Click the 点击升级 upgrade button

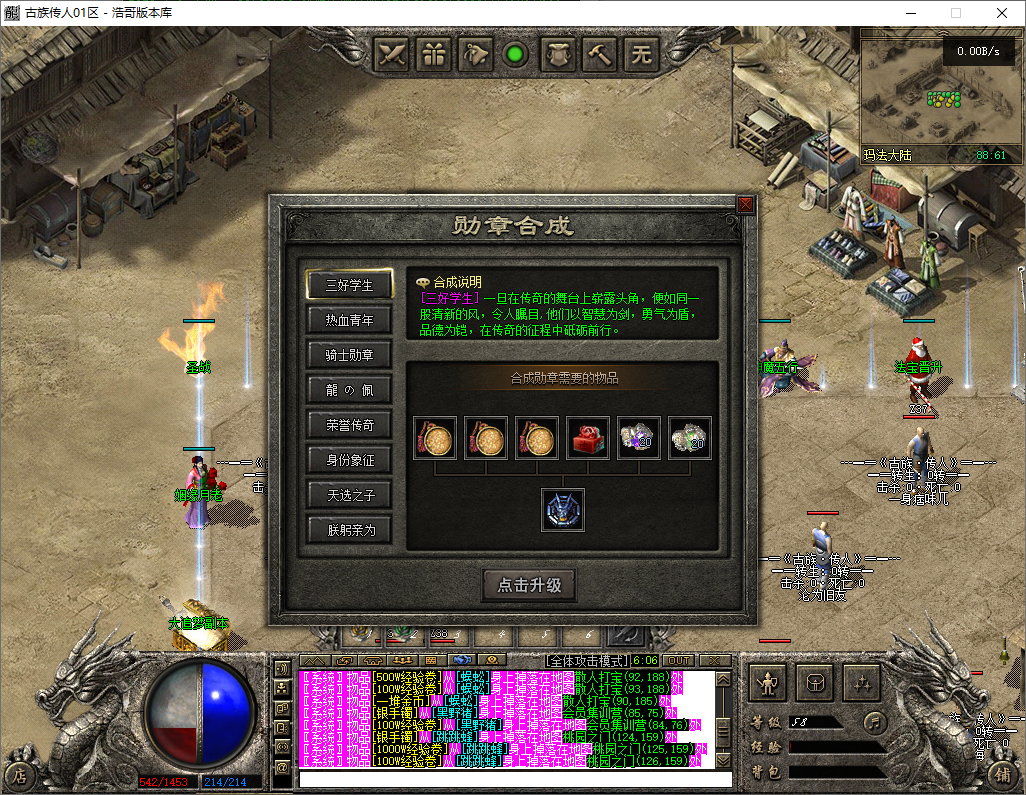pos(529,586)
